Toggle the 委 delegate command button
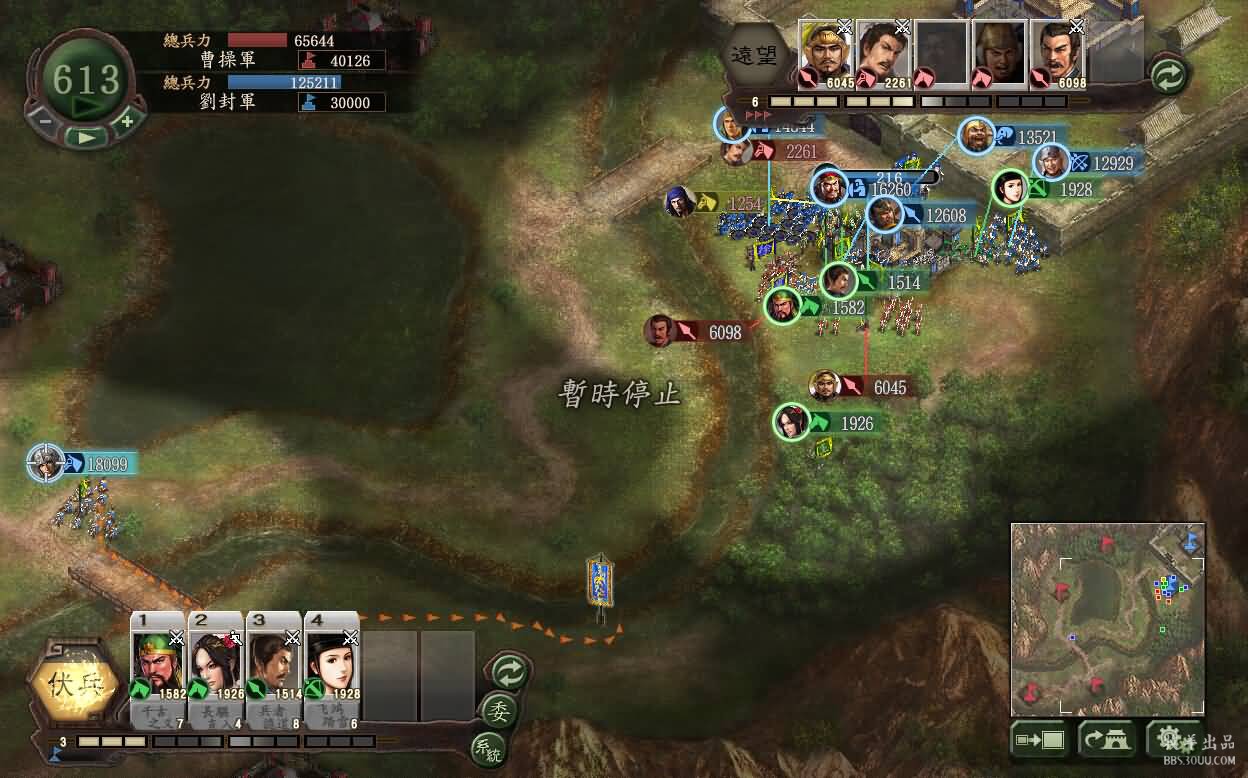This screenshot has width=1248, height=778. 497,710
